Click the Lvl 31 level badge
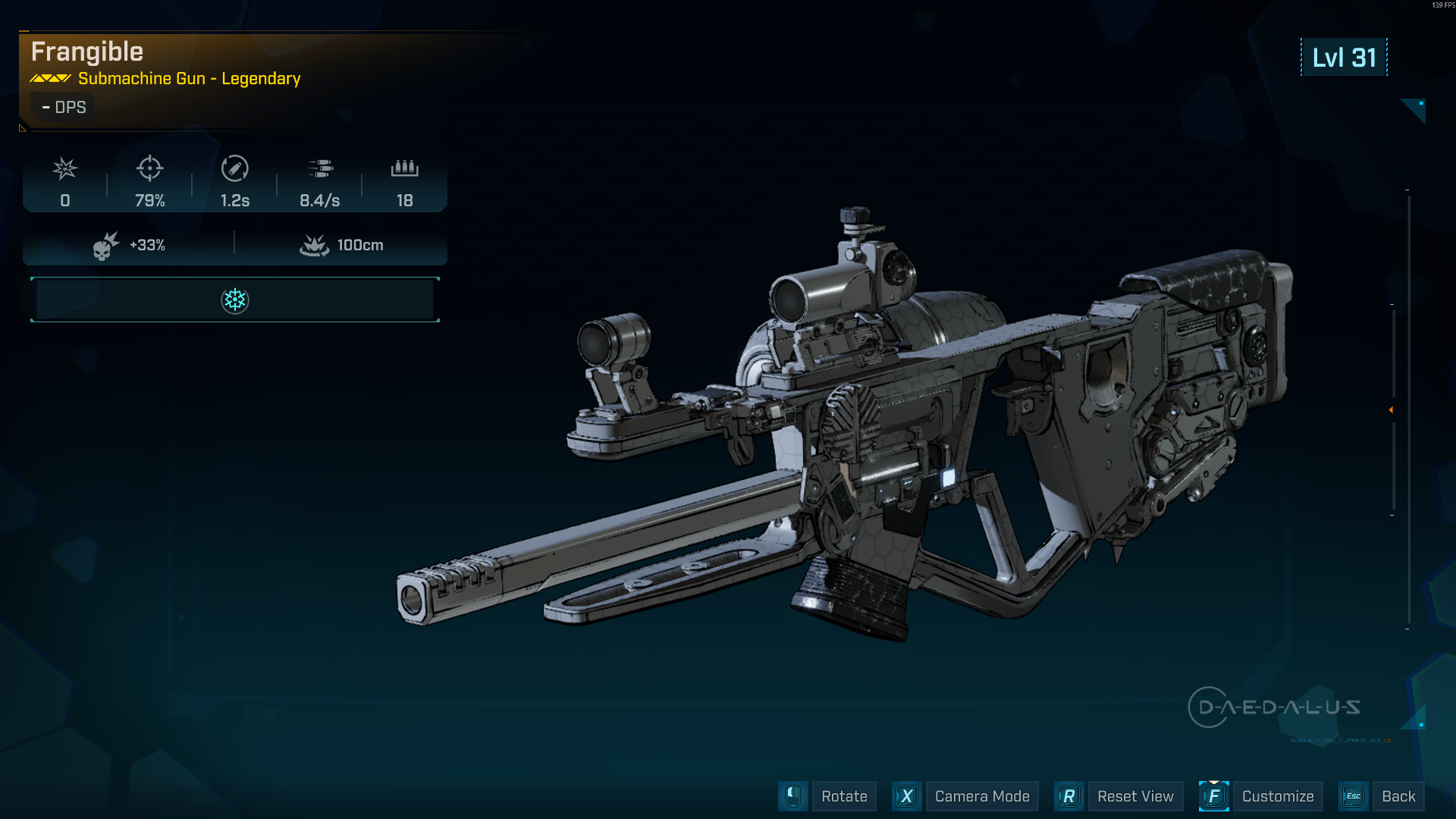 (1344, 57)
